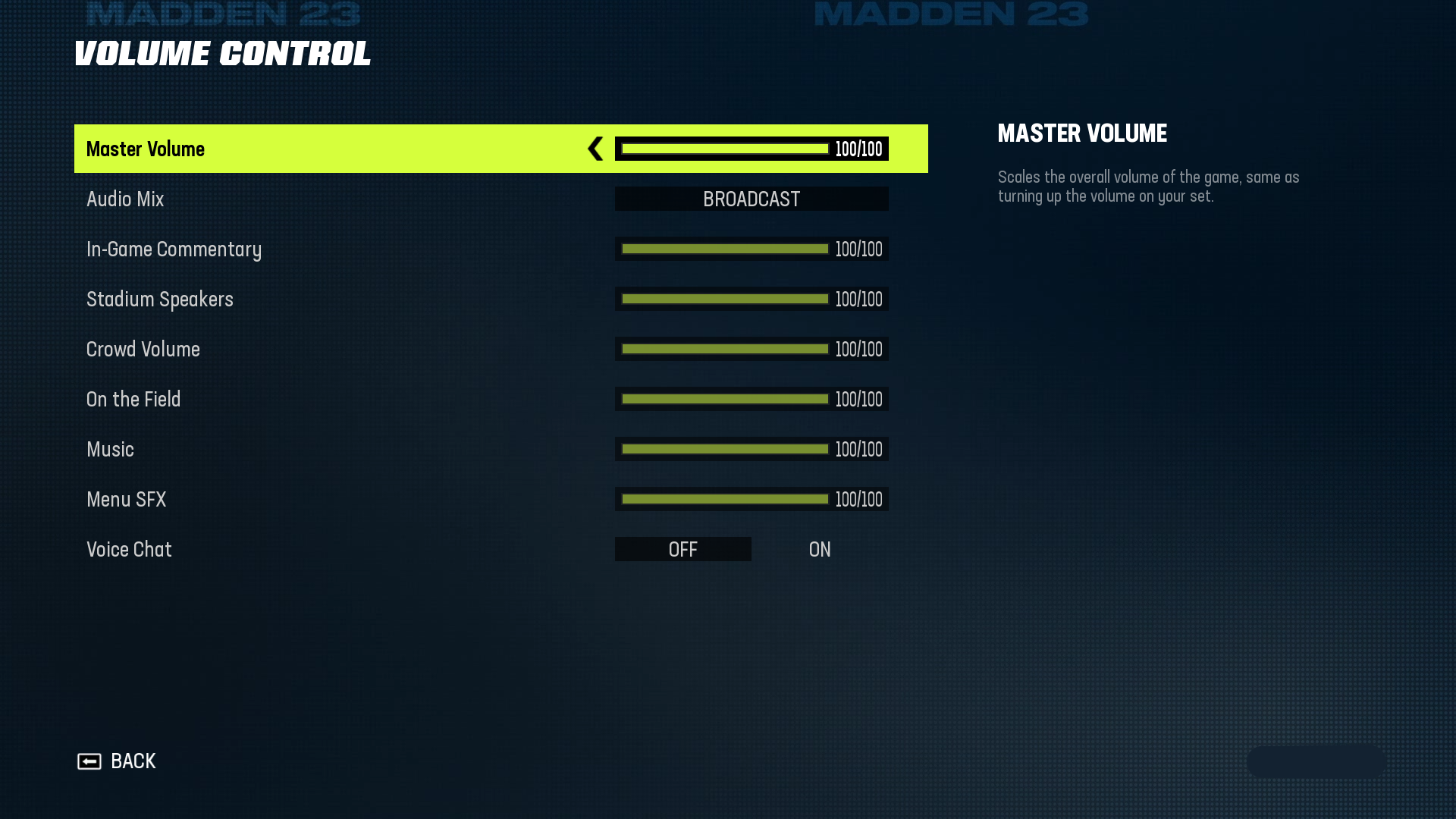Screen dimensions: 1456x819
Task: Turn Voice Chat OFF
Action: coord(682,549)
